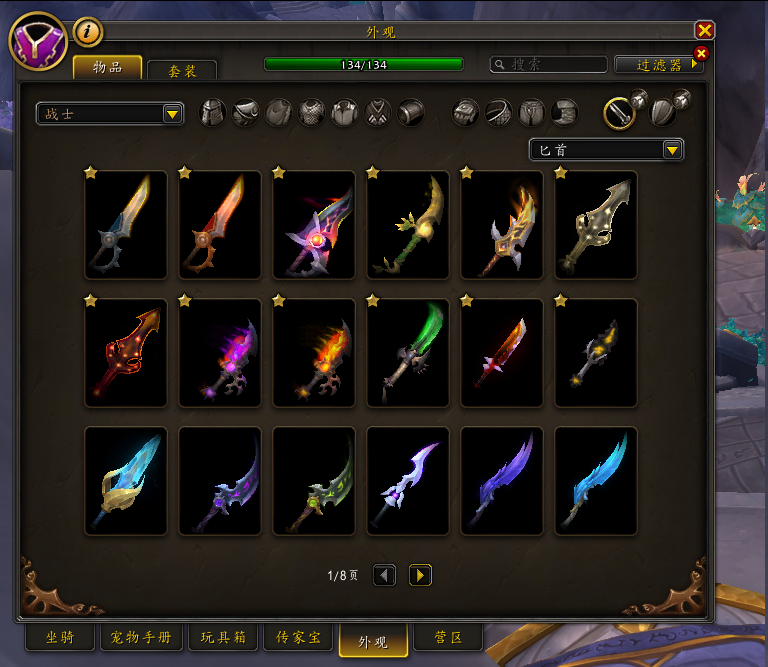Select the pink orb purple dagger appearance
The width and height of the screenshot is (768, 667).
click(x=314, y=225)
